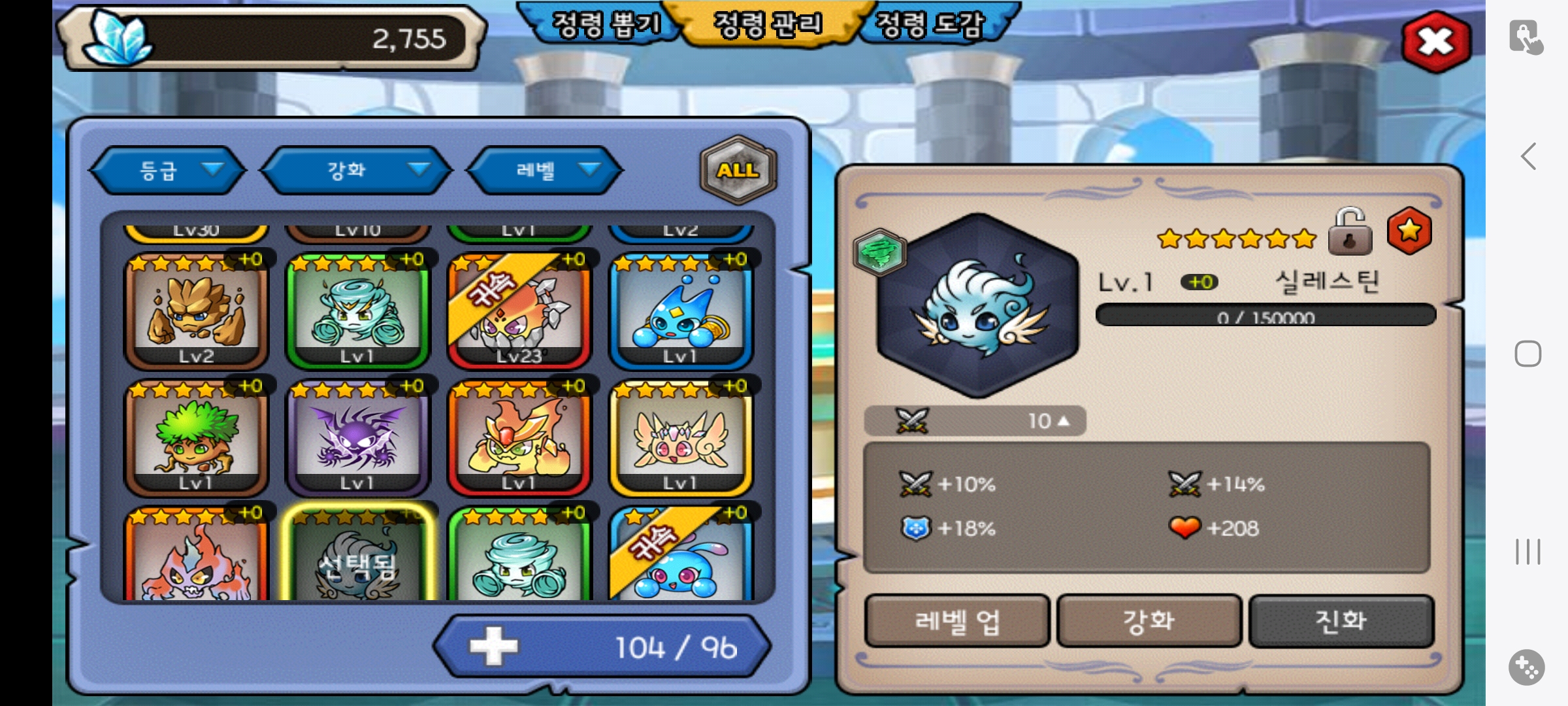This screenshot has width=1568, height=706.
Task: Tap the Android back arrow
Action: tap(1528, 157)
